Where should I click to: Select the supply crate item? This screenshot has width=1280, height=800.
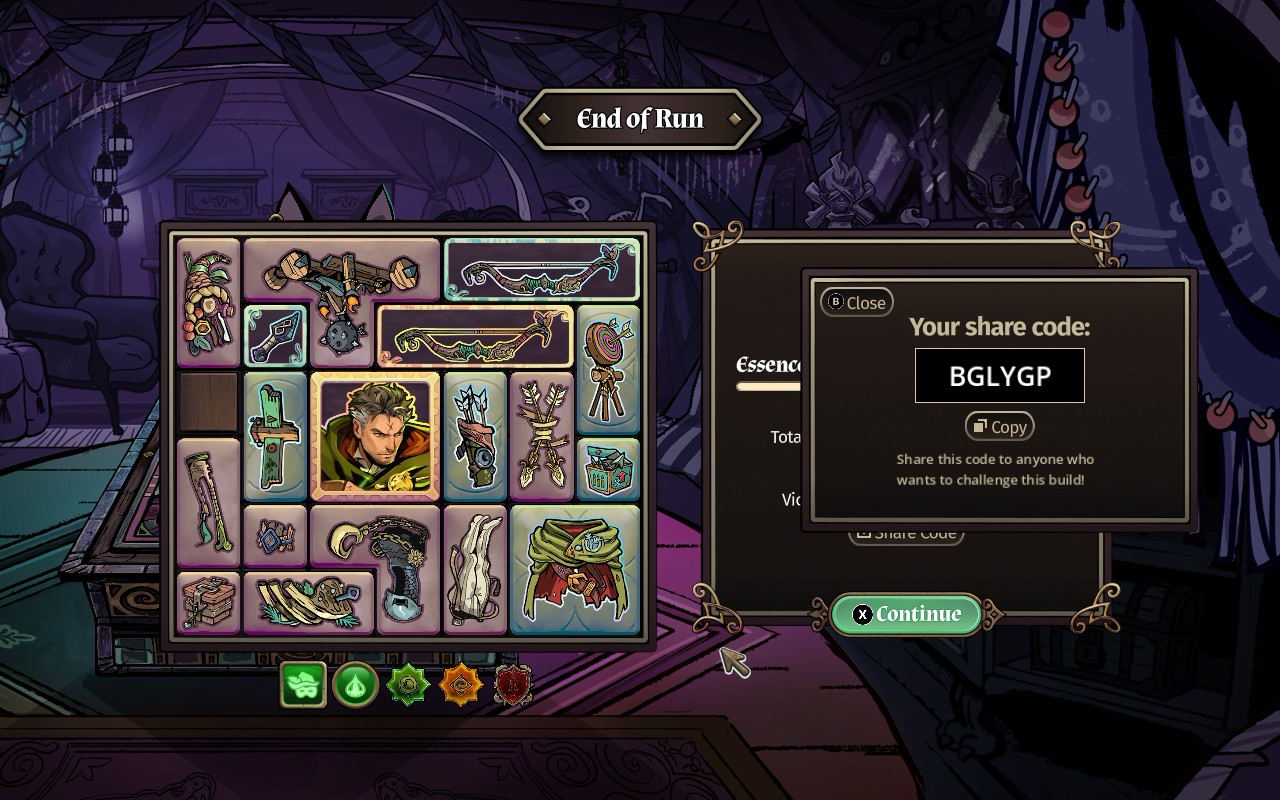(x=608, y=469)
